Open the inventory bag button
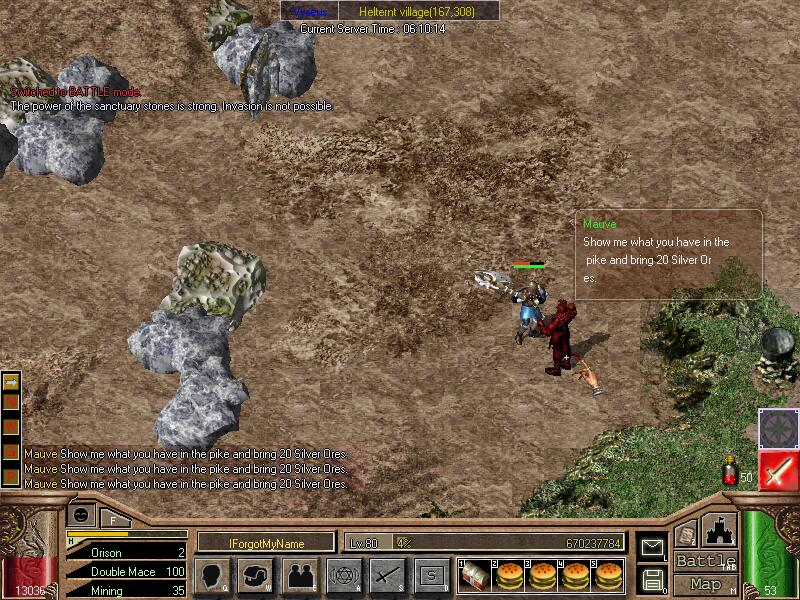This screenshot has height=600, width=800. (x=255, y=575)
